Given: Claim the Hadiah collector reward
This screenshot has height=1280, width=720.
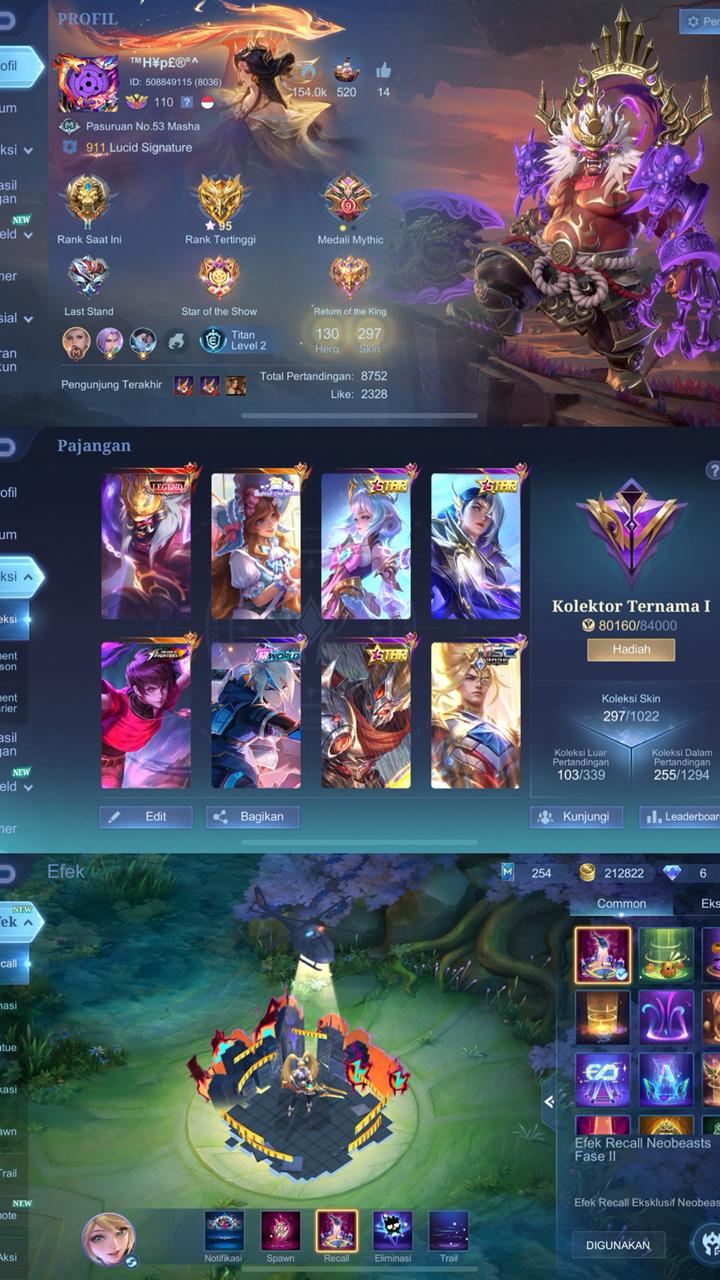Looking at the screenshot, I should pos(630,649).
